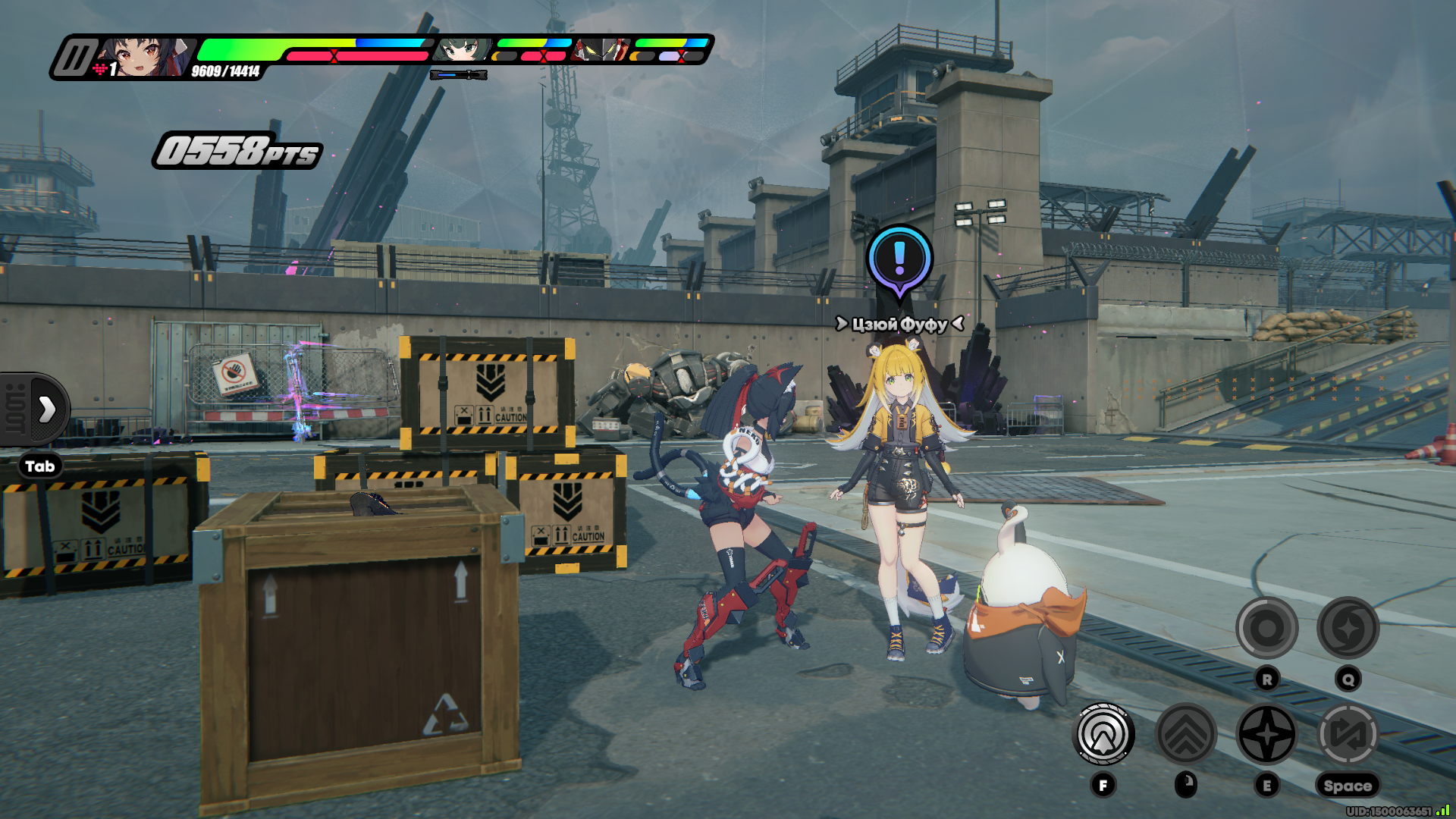The image size is (1456, 819).
Task: Click the exclamation marker above Цзюй Фуфу
Action: coord(899,259)
